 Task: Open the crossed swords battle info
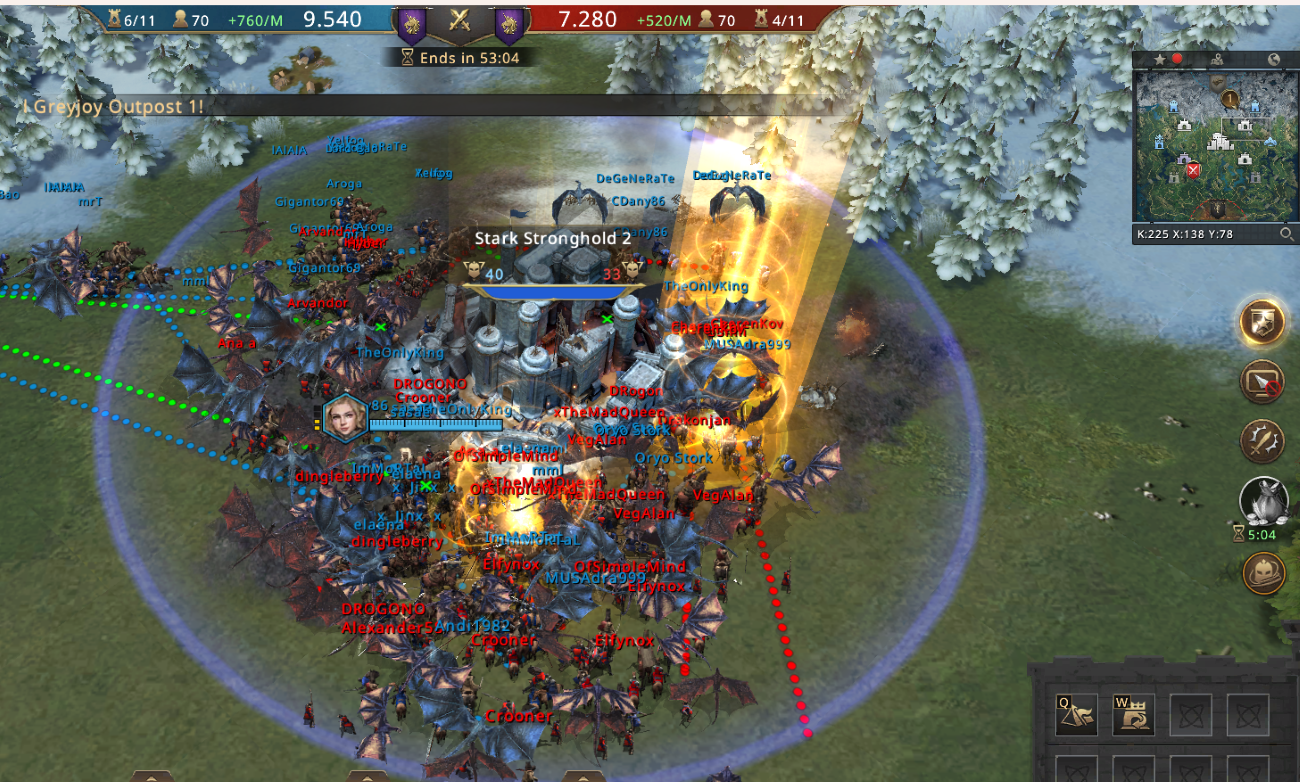(x=460, y=21)
